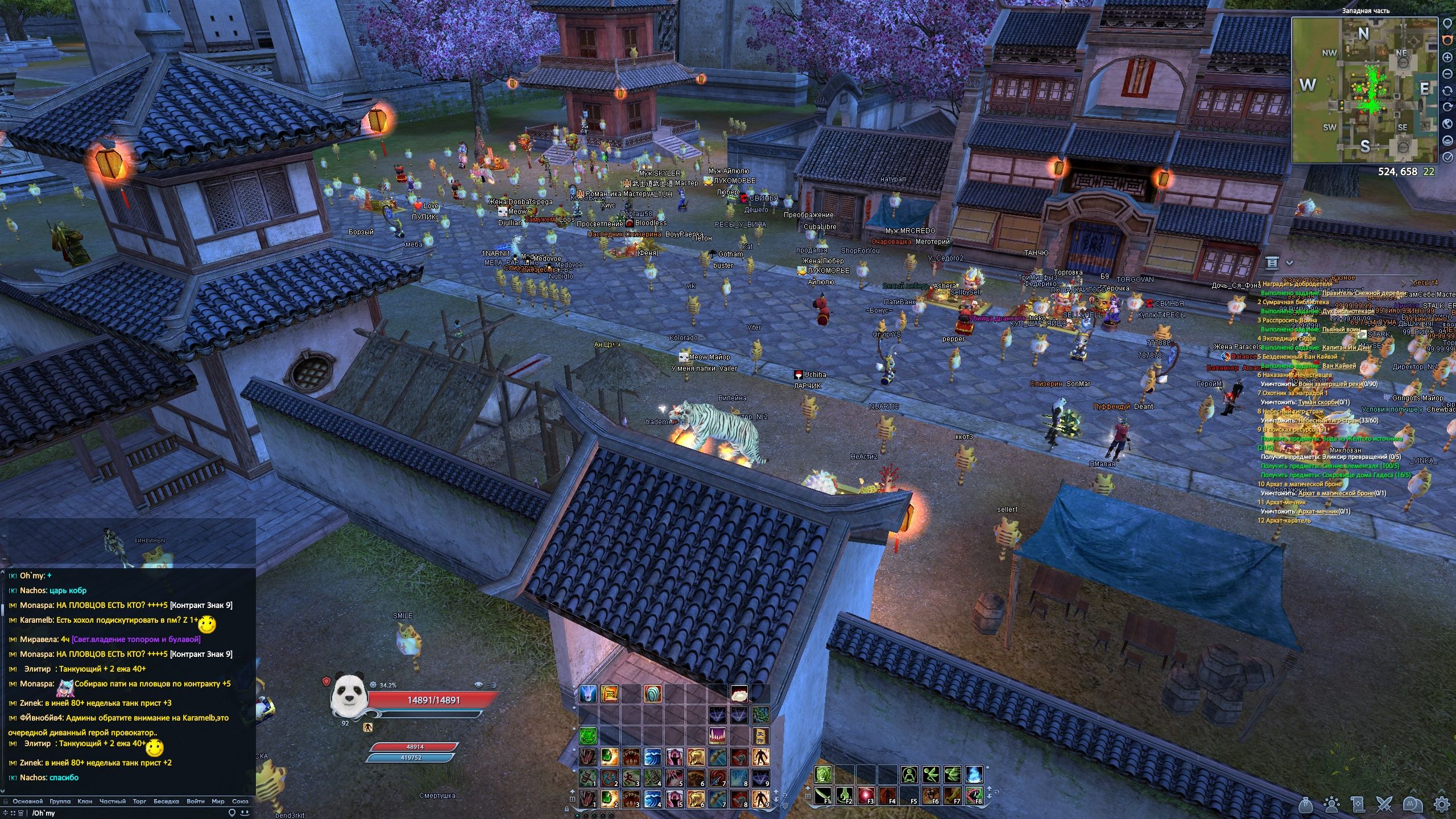
Task: Use the dumpling food item slot
Action: 739,693
